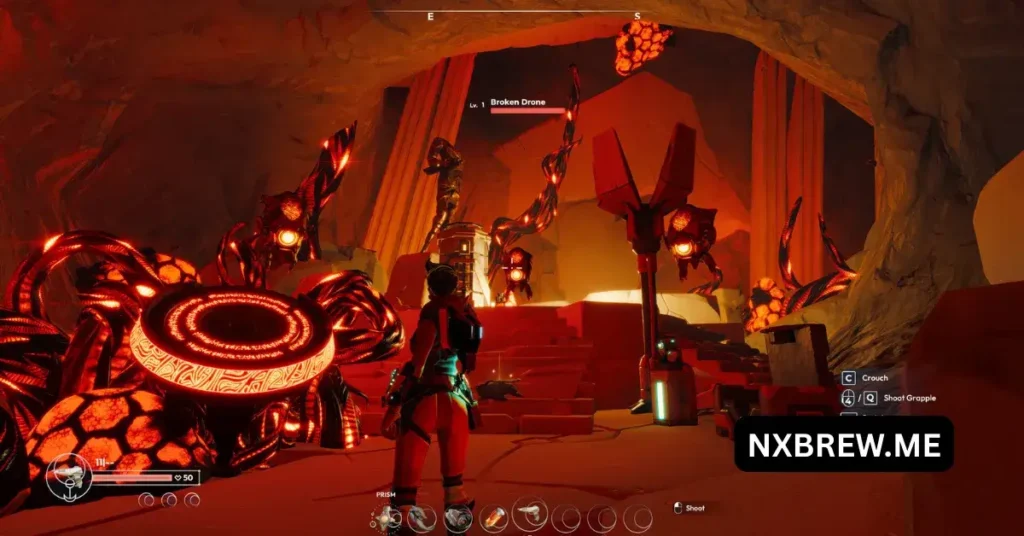The height and width of the screenshot is (536, 1024).
Task: Choose the orange vial hotbar slot
Action: point(494,517)
